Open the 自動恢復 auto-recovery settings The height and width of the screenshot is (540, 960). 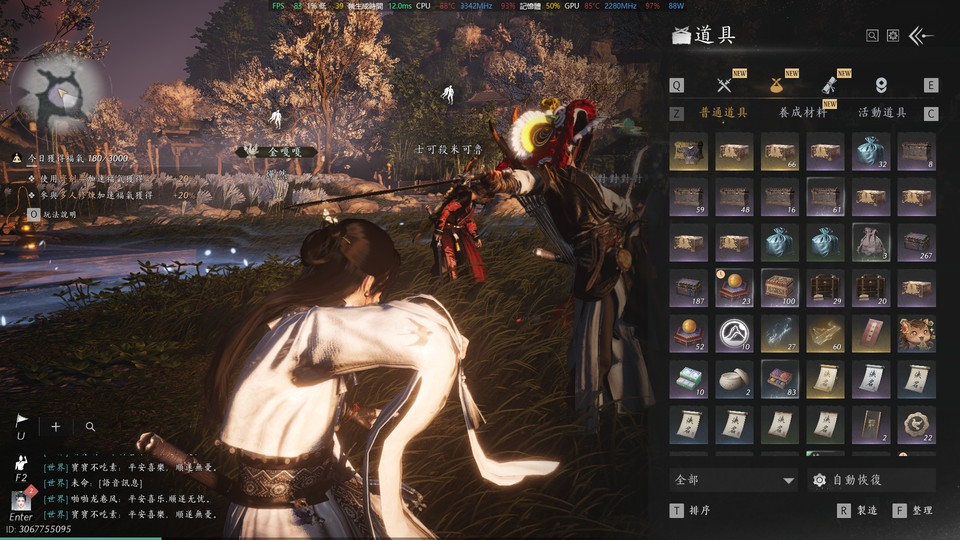(x=871, y=480)
